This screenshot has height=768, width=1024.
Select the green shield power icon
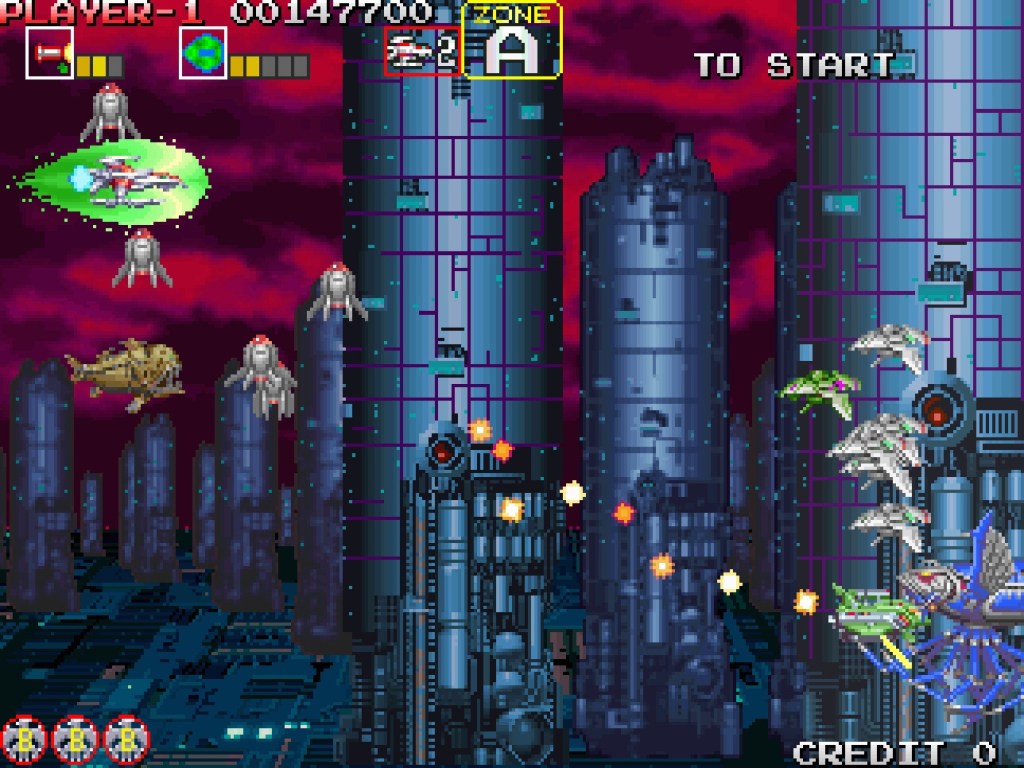click(203, 53)
